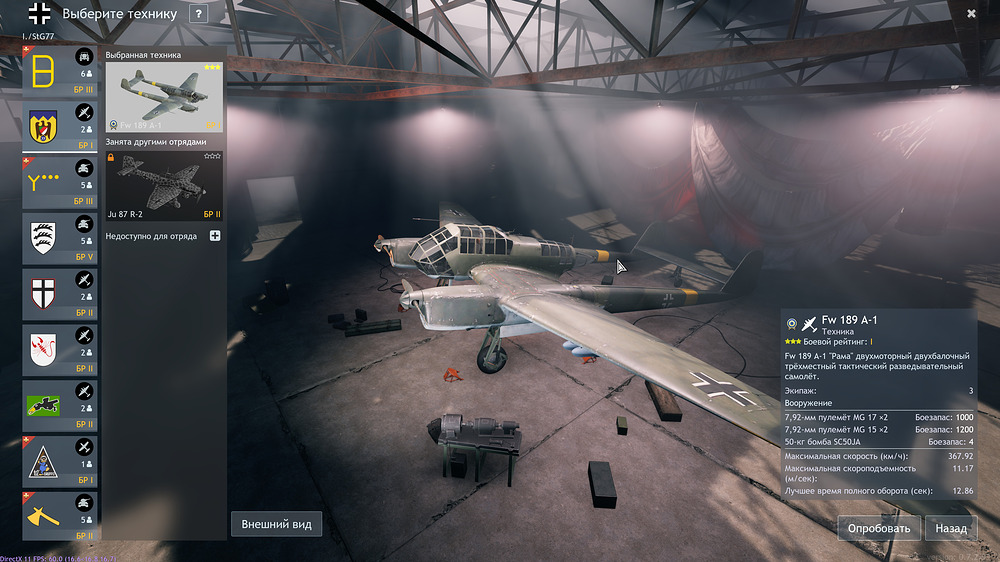The image size is (1000, 562).
Task: Click the 'Опробовать' test drive button
Action: click(x=879, y=528)
